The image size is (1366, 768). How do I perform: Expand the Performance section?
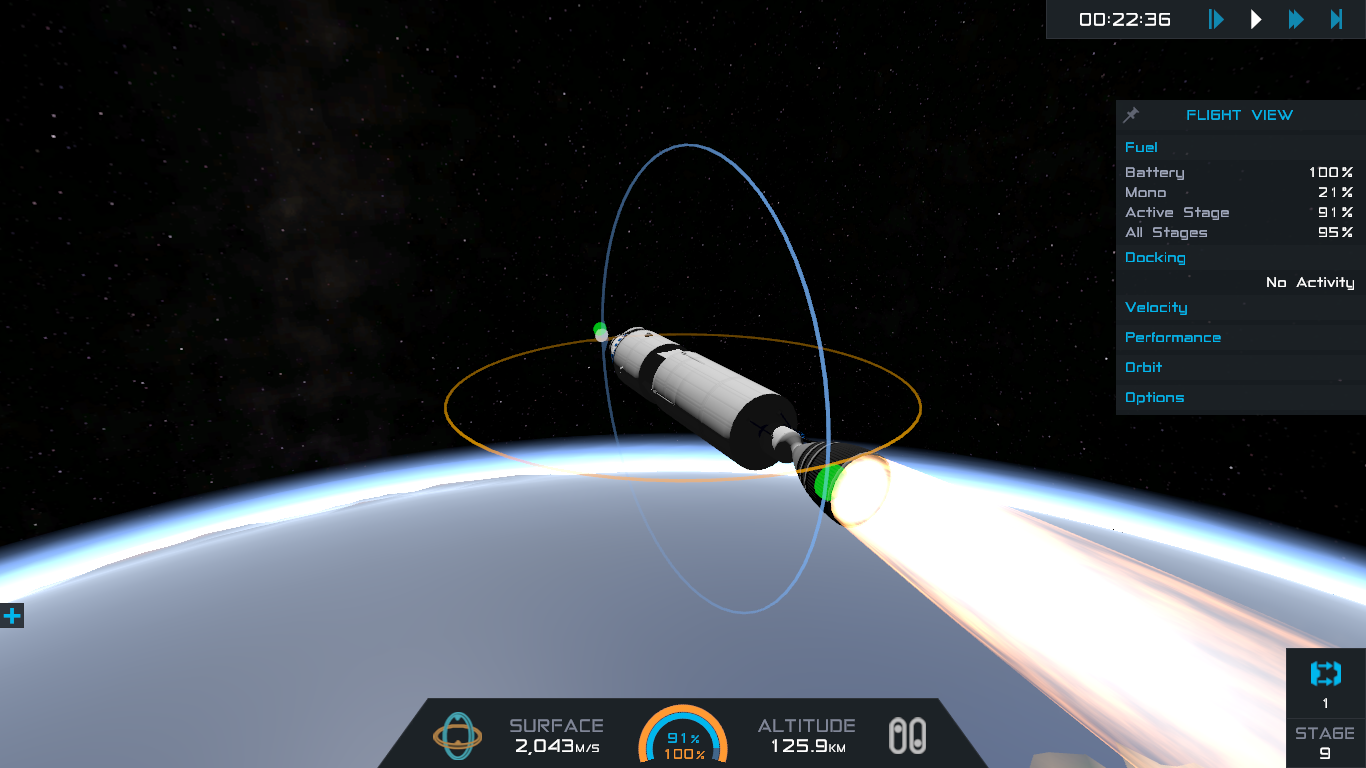1172,337
